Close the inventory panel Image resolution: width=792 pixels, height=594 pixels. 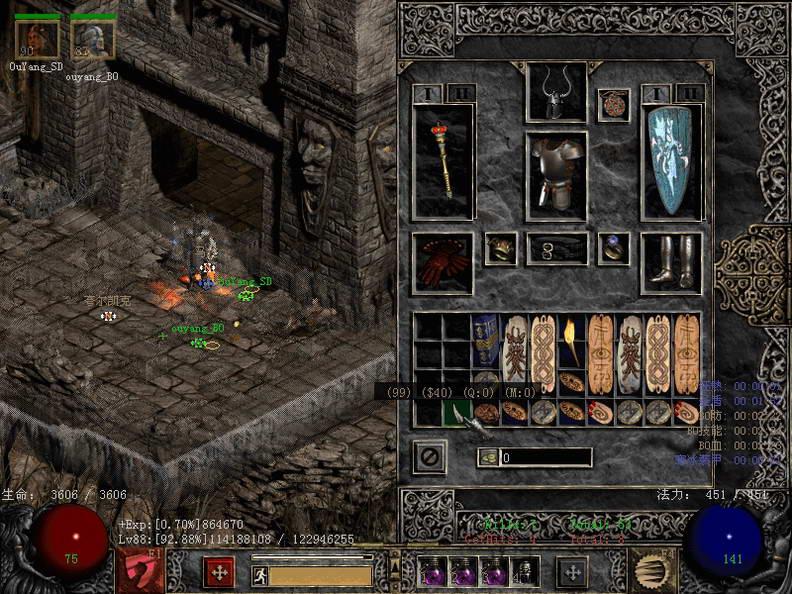(x=429, y=457)
